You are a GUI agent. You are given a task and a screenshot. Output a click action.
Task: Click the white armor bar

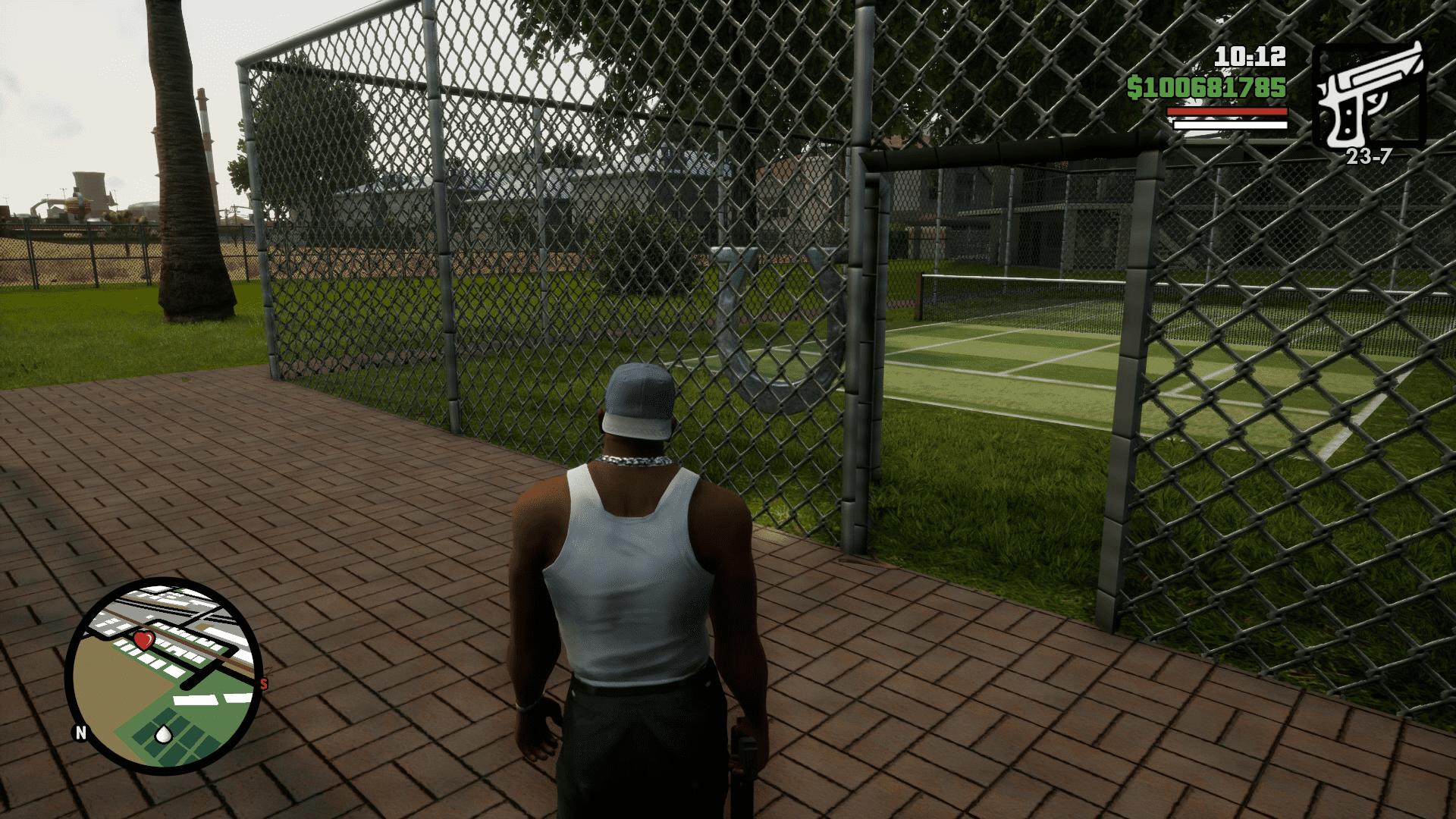coord(1228,125)
